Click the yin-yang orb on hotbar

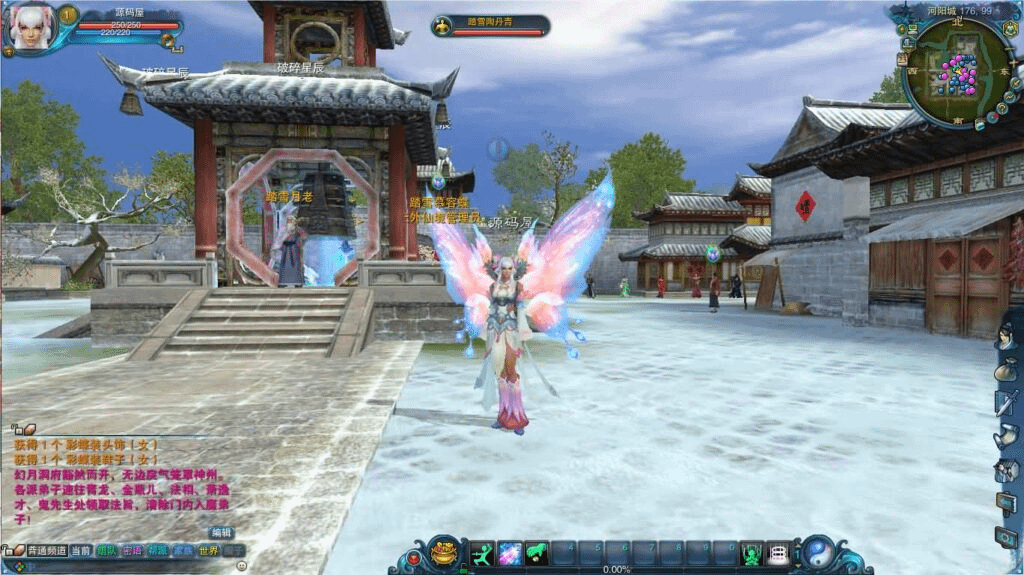coord(819,553)
